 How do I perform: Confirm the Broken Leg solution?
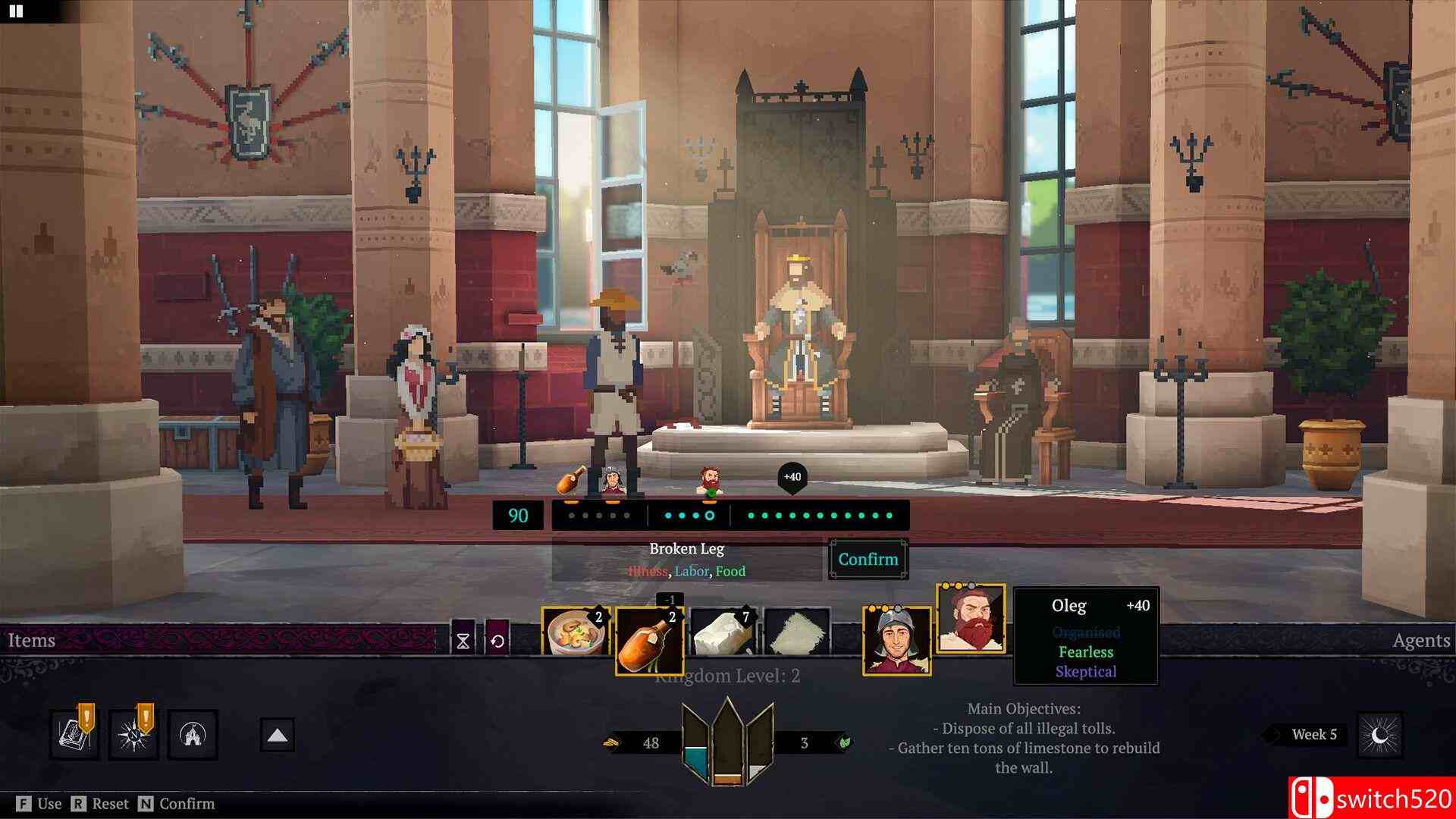868,560
